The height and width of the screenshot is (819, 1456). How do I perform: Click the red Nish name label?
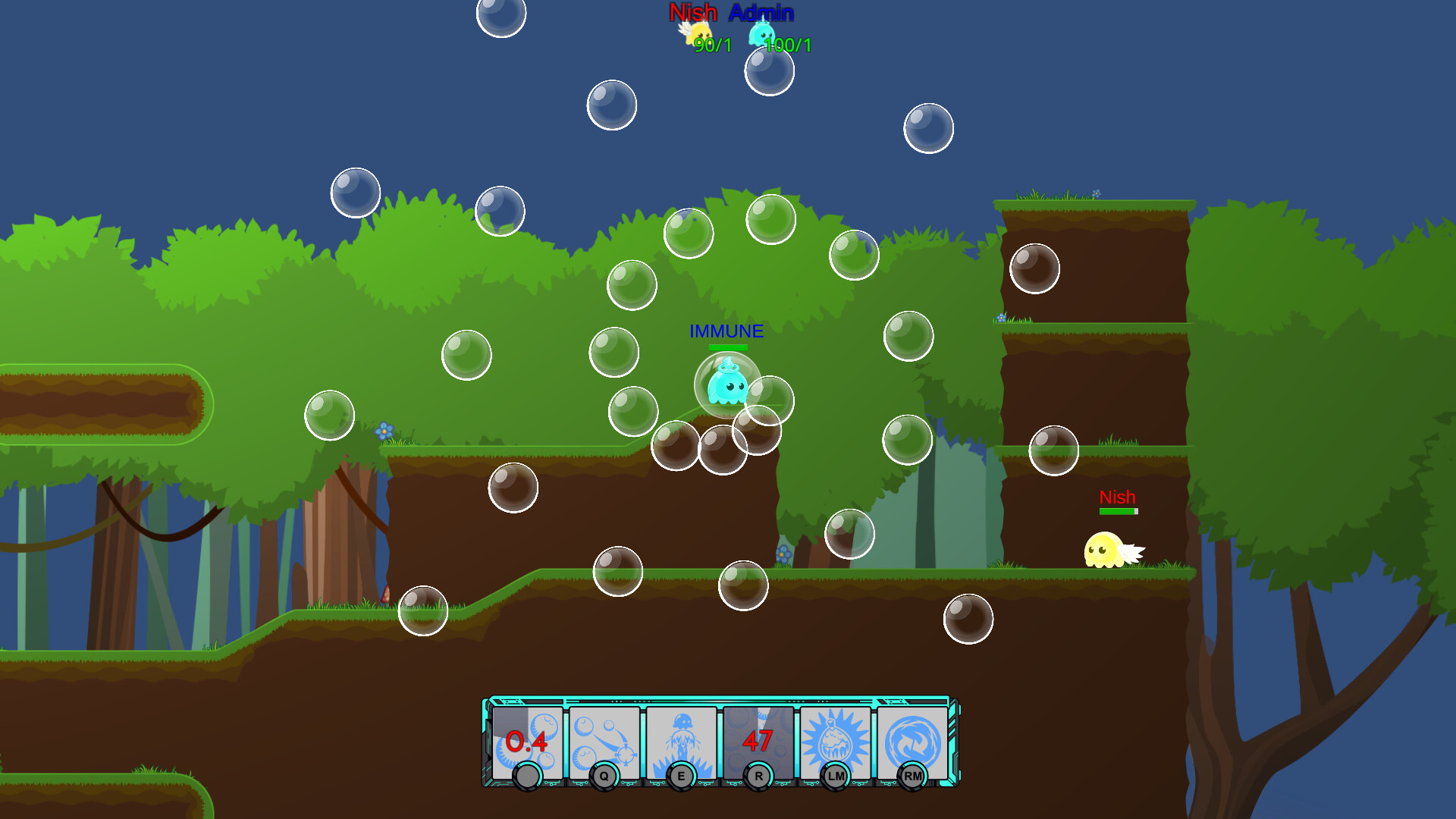pos(1116,497)
